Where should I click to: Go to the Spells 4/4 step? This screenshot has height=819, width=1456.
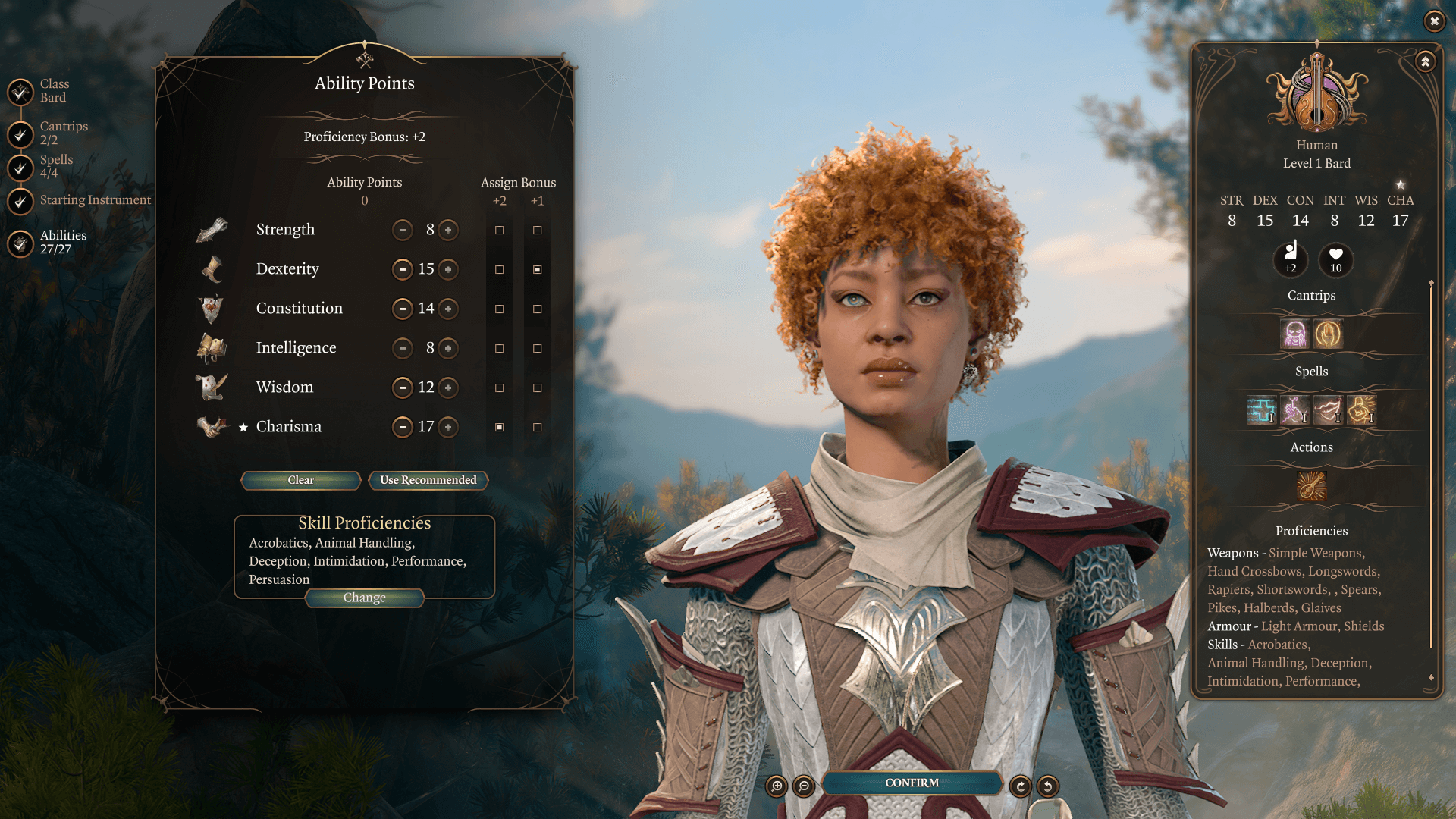[55, 165]
